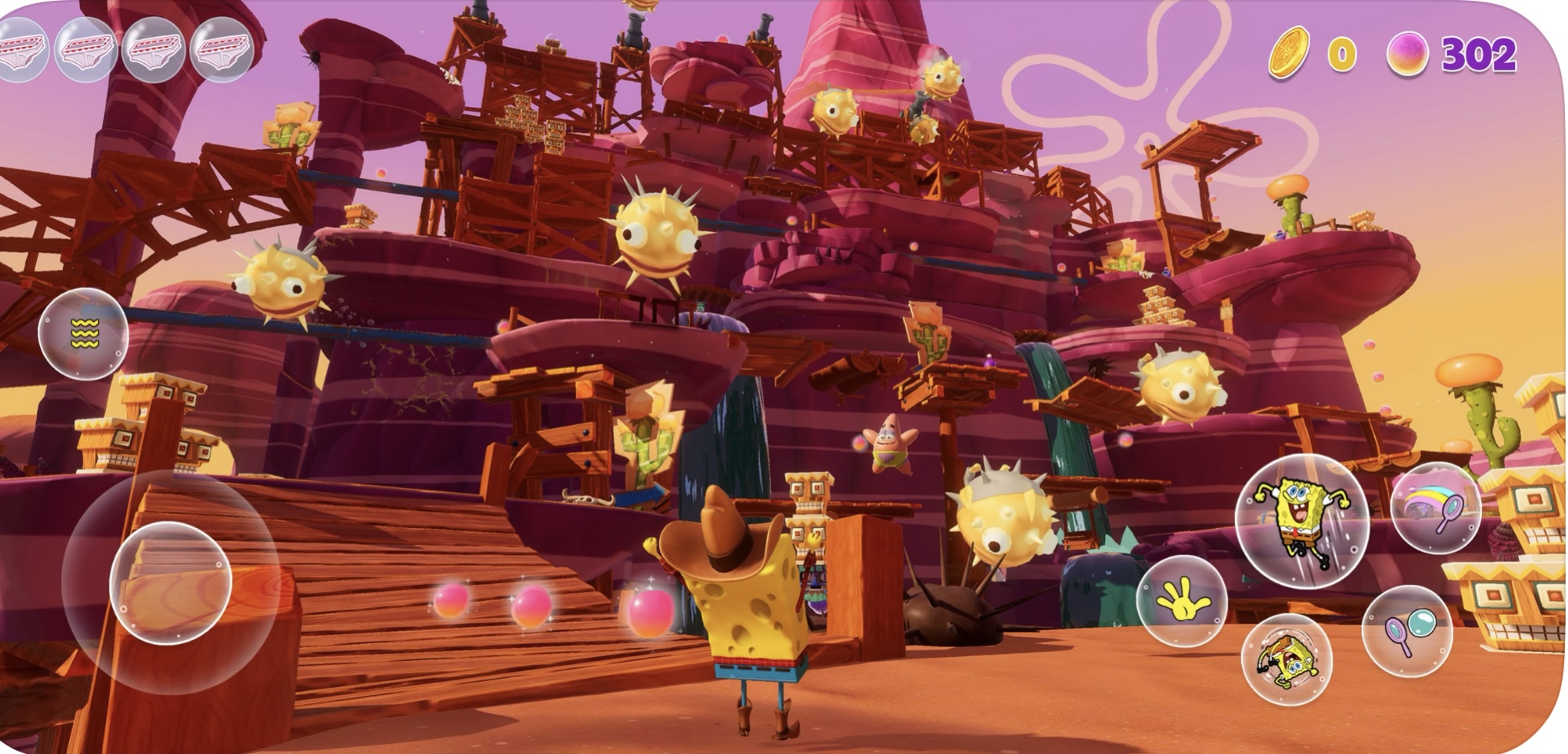This screenshot has height=754, width=1568.
Task: Open the pause menu bubble with wavy lines
Action: point(84,334)
